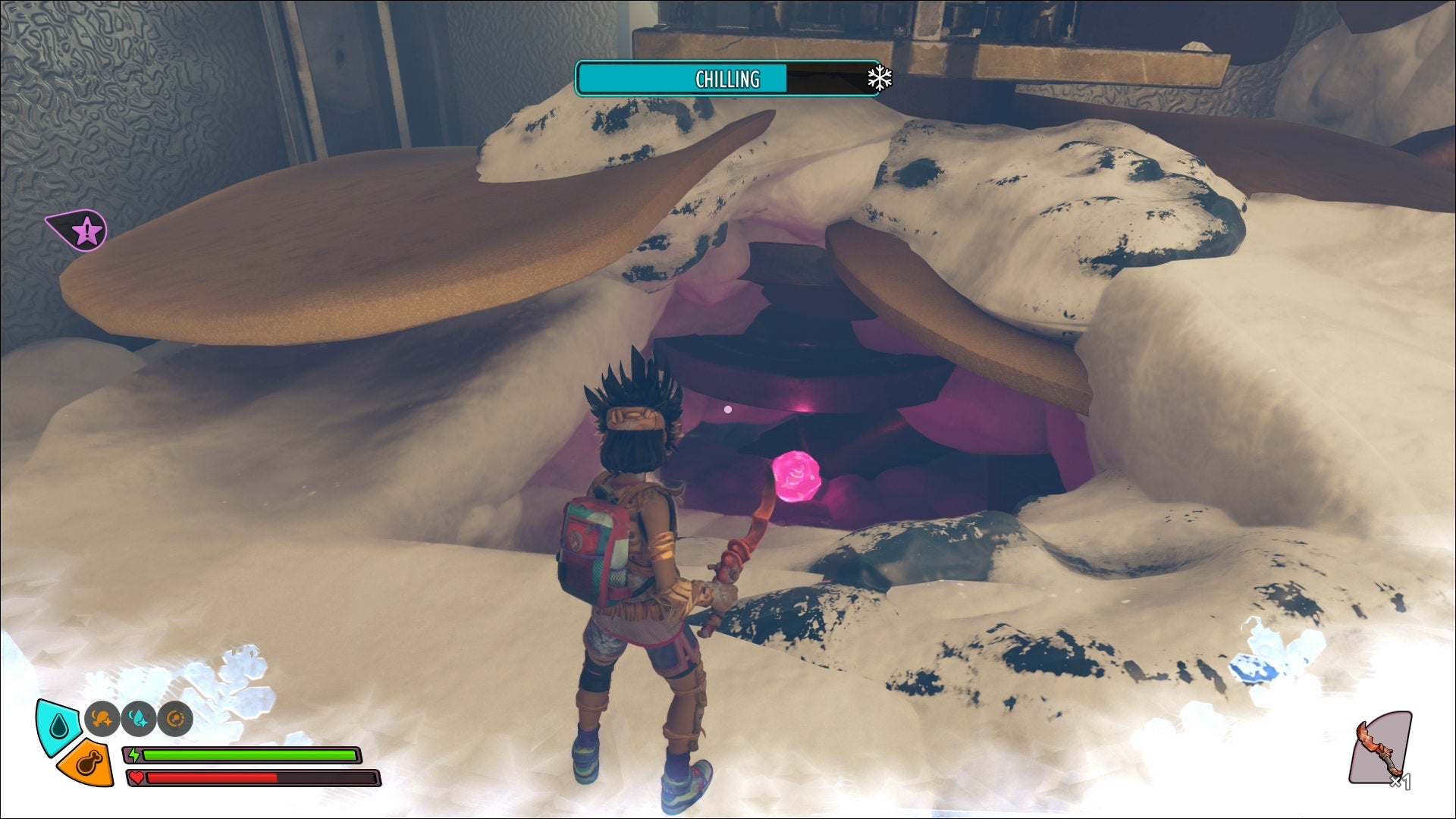Select the orange drumstick hunger icon
The width and height of the screenshot is (1456, 819).
point(88,764)
